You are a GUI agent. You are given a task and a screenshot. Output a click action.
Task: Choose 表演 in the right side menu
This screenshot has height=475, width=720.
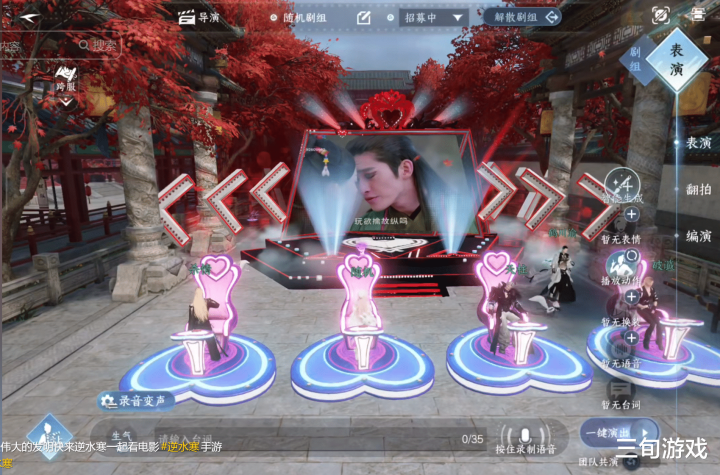click(698, 143)
